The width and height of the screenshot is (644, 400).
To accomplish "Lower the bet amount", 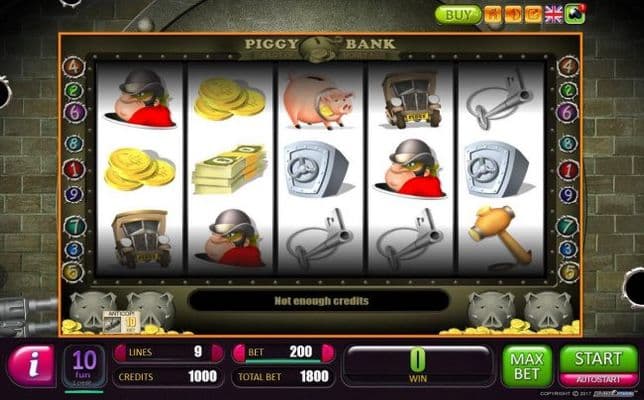I will pos(240,352).
